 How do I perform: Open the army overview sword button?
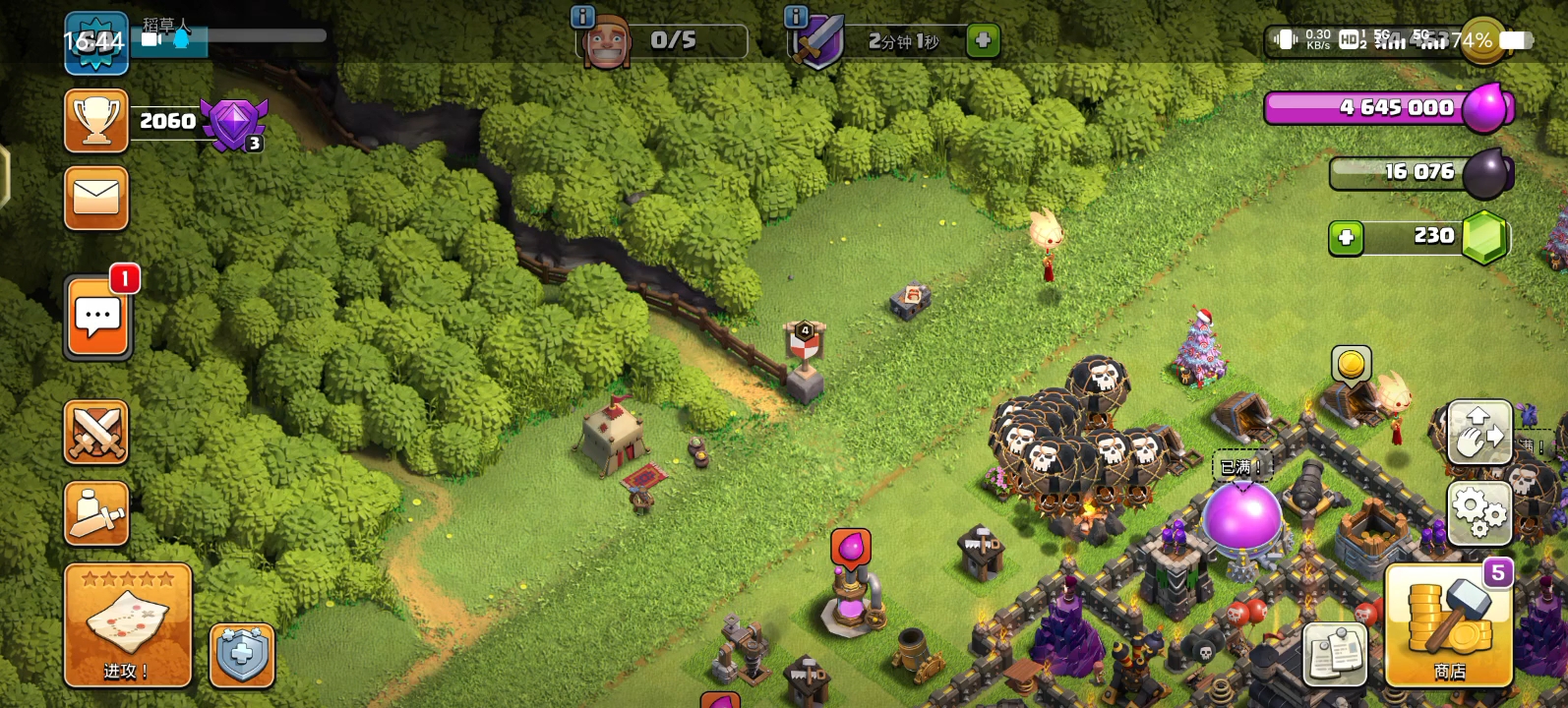tap(96, 513)
